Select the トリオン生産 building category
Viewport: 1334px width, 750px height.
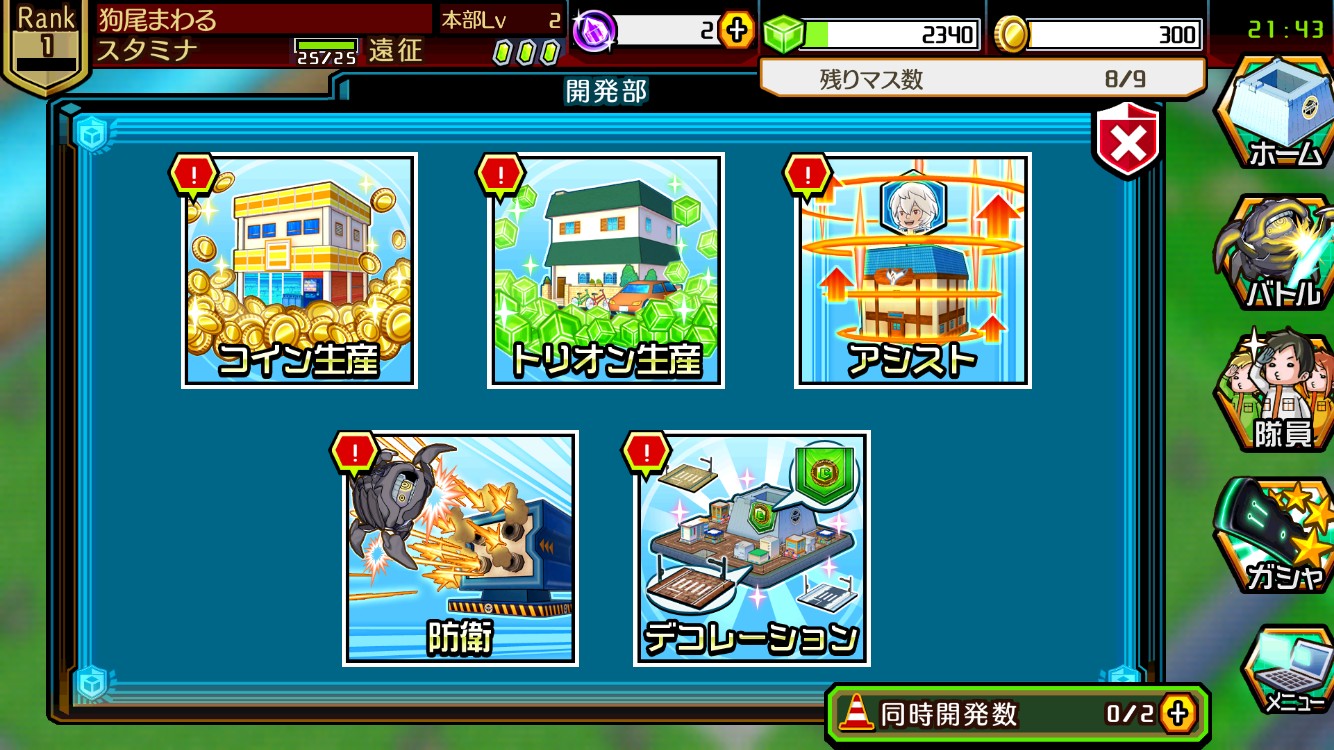pyautogui.click(x=606, y=270)
